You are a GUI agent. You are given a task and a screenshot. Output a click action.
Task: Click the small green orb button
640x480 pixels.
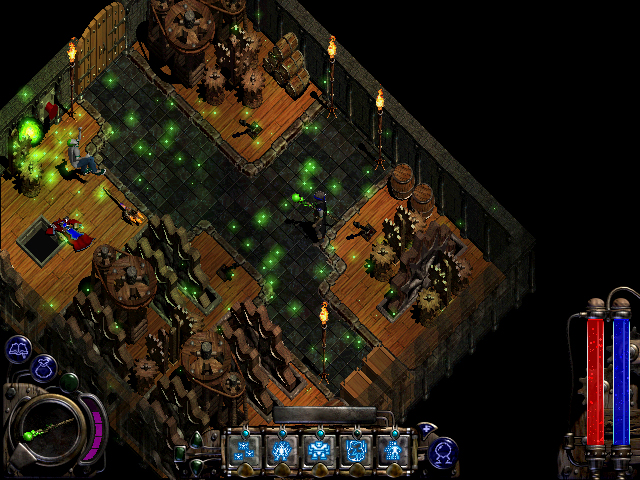point(69,381)
